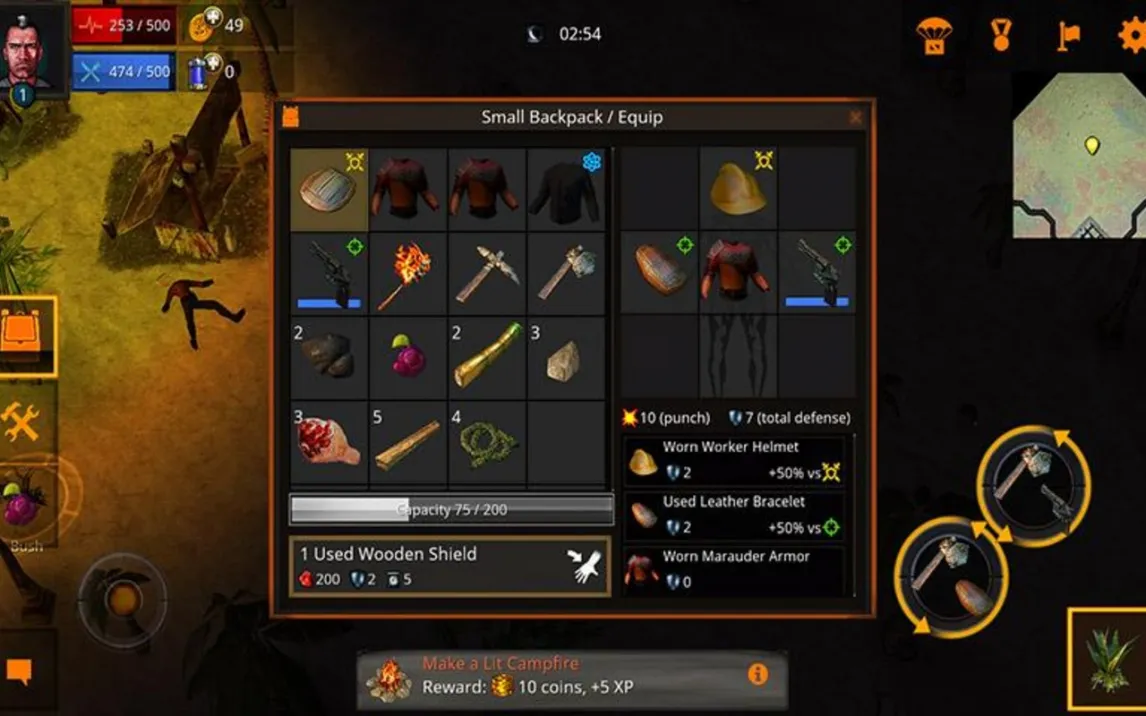1146x716 pixels.
Task: Select the black shirt with blue marker
Action: click(x=566, y=190)
